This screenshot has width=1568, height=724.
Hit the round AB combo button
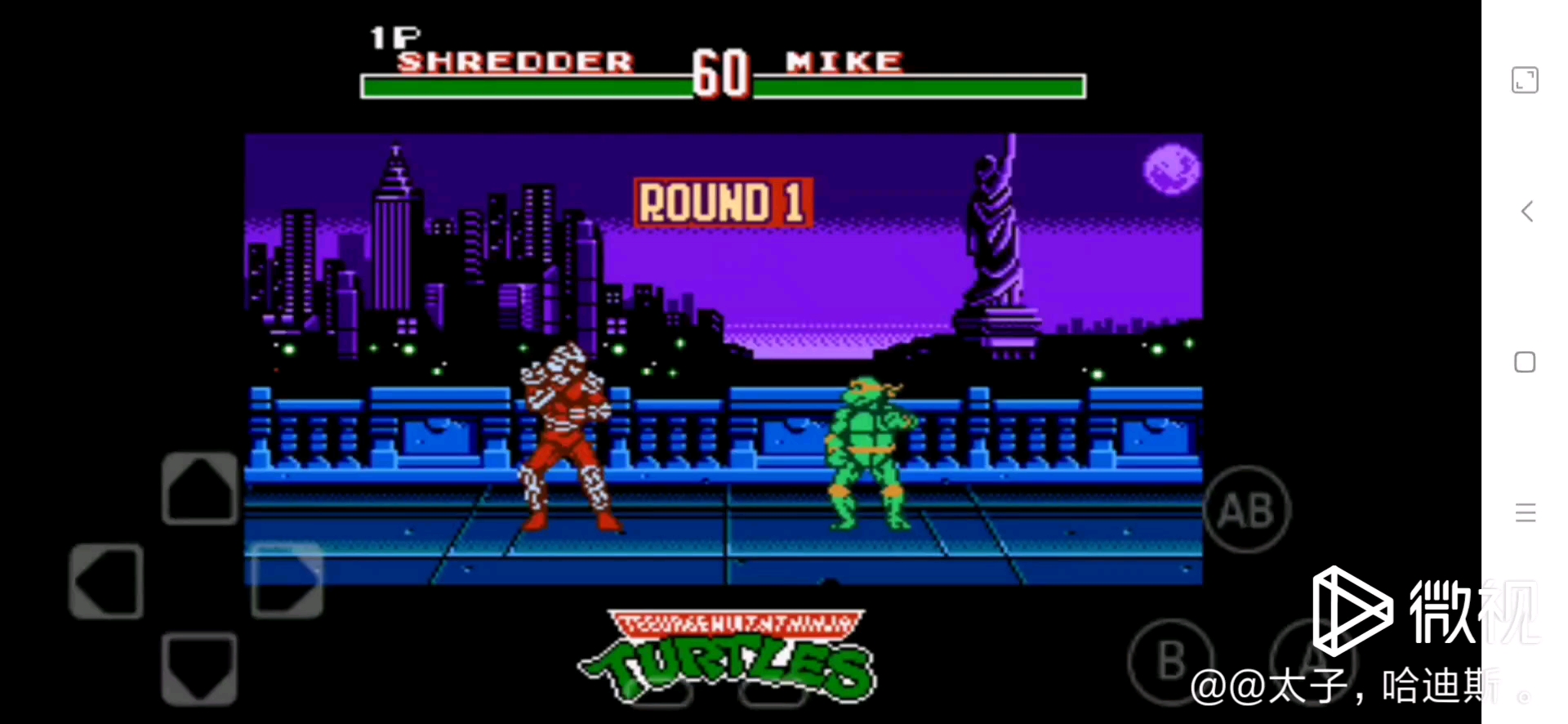[x=1246, y=510]
